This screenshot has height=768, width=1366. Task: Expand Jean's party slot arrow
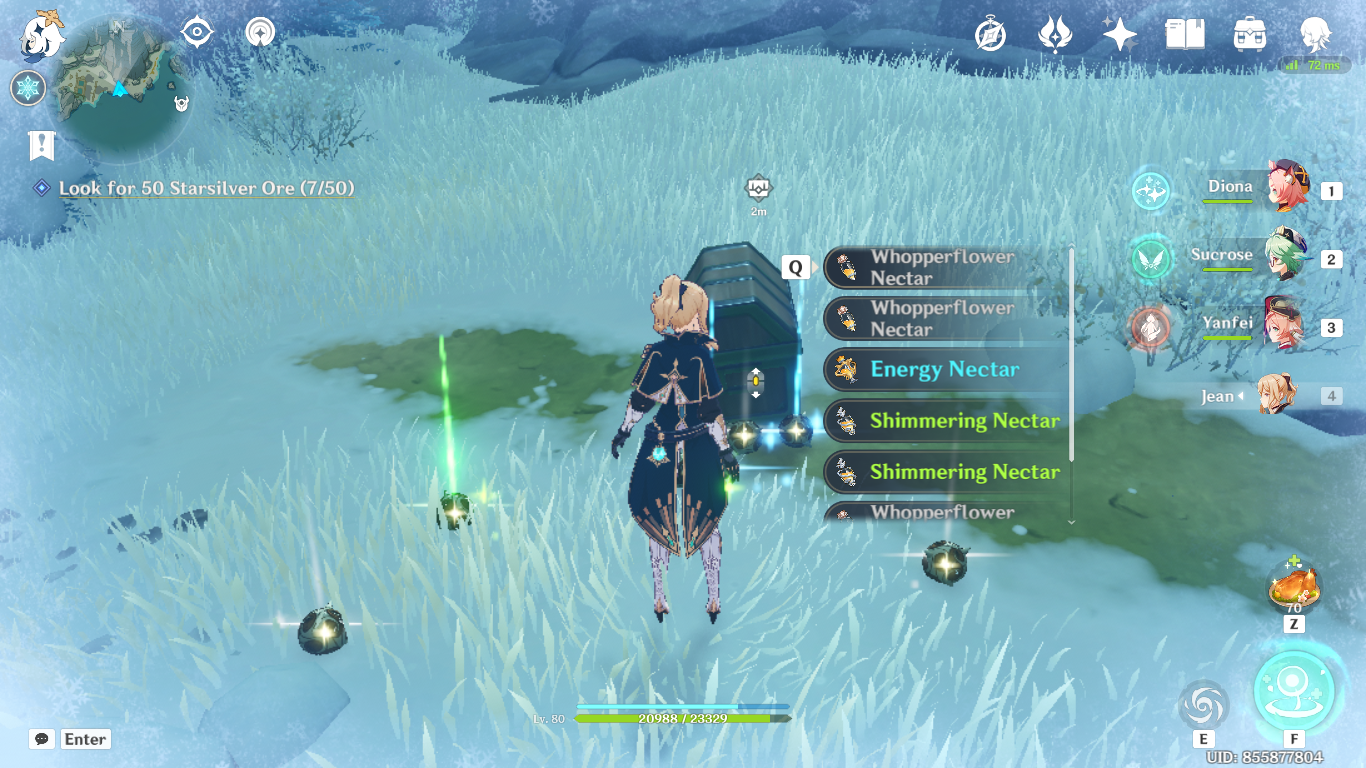click(x=1242, y=396)
